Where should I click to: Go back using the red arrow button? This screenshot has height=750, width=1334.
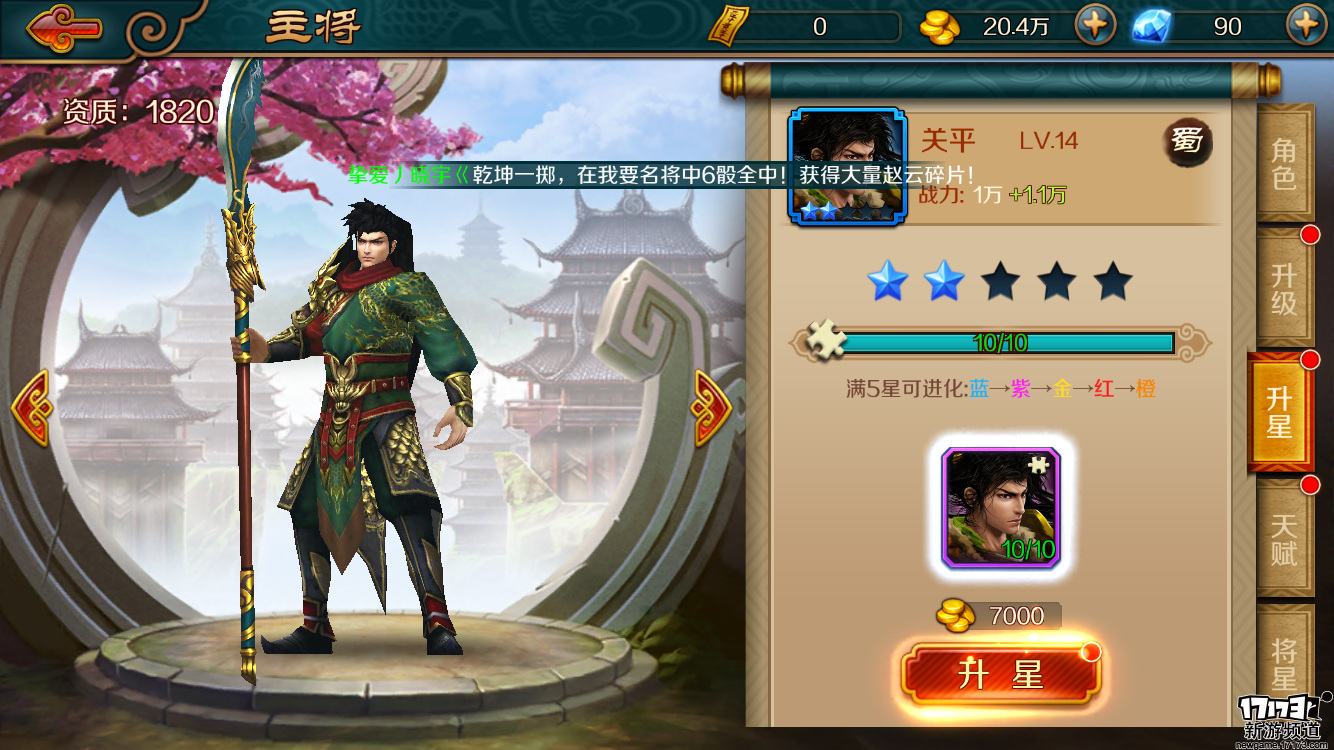tap(64, 29)
